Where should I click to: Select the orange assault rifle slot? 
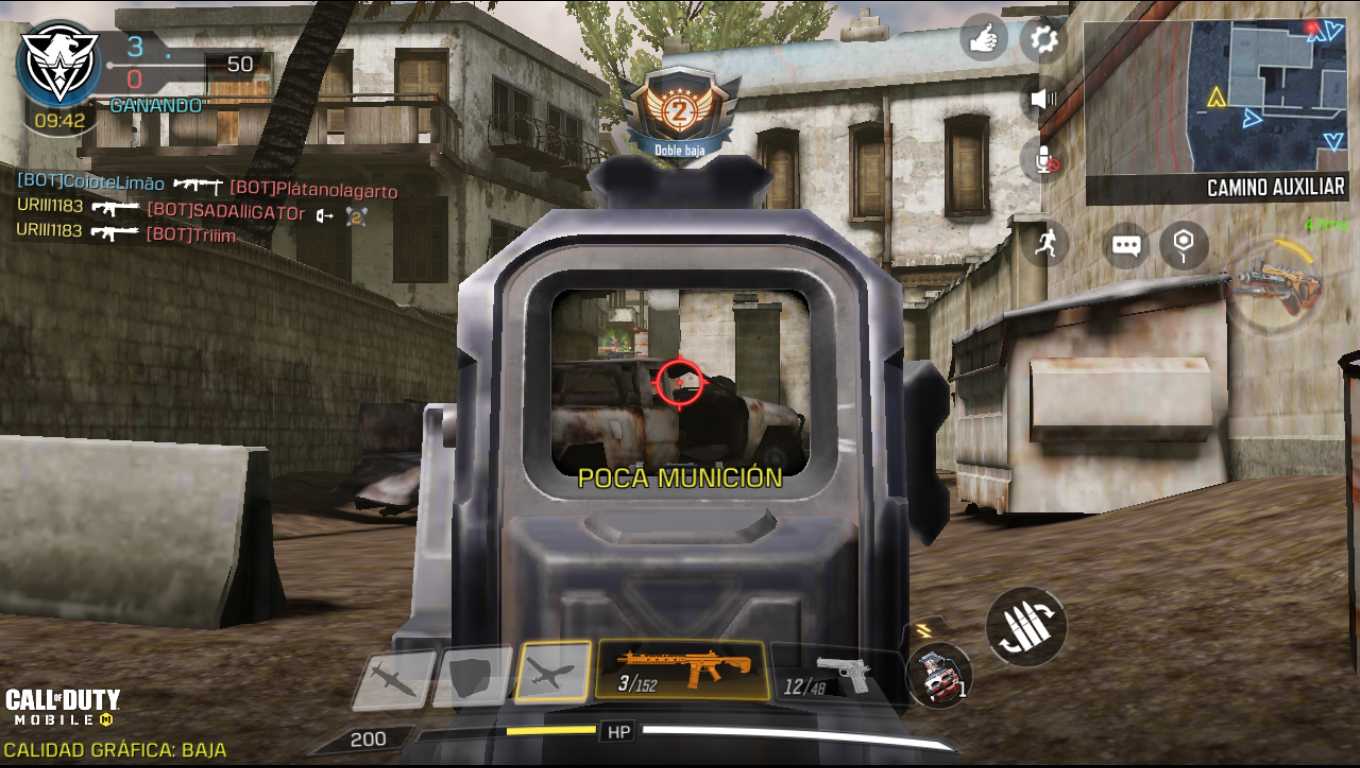tap(682, 669)
